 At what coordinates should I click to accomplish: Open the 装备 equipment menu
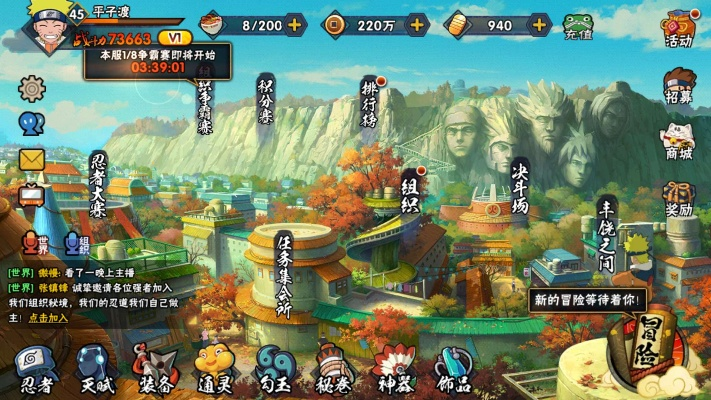point(156,368)
